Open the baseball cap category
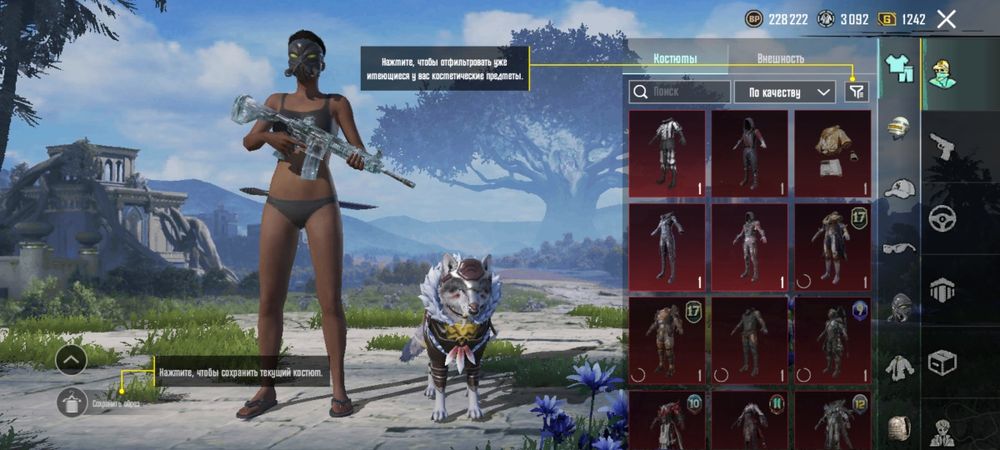This screenshot has width=1000, height=450. pyautogui.click(x=900, y=187)
